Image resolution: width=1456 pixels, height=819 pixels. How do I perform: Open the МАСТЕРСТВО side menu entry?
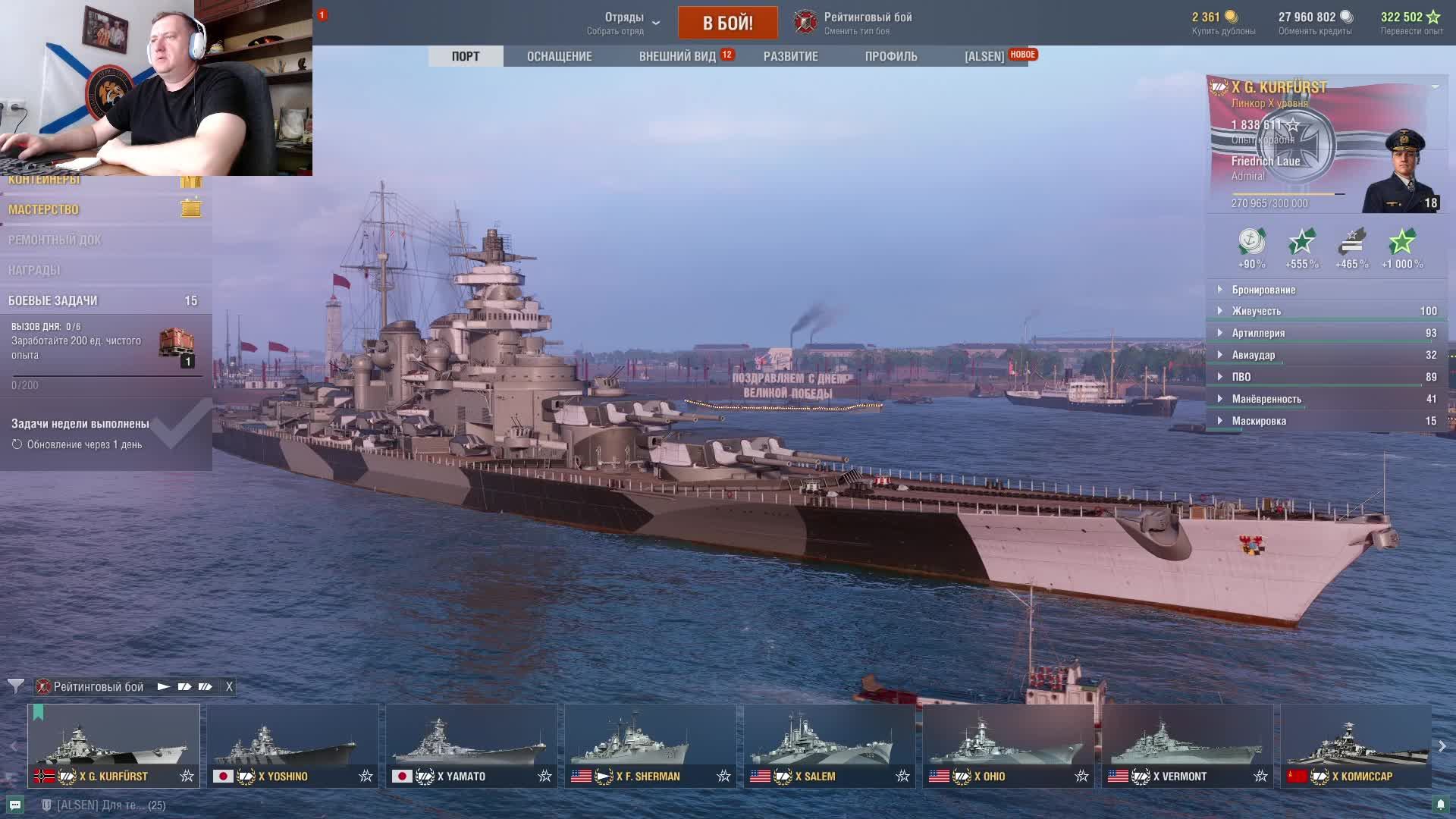pos(44,209)
